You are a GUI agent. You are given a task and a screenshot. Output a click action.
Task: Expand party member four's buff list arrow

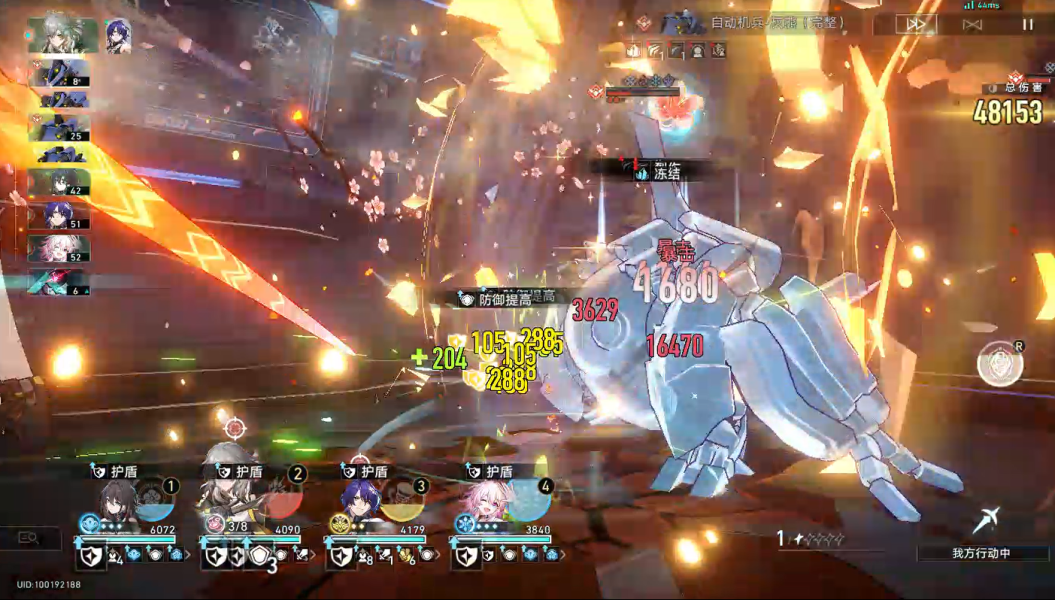562,555
